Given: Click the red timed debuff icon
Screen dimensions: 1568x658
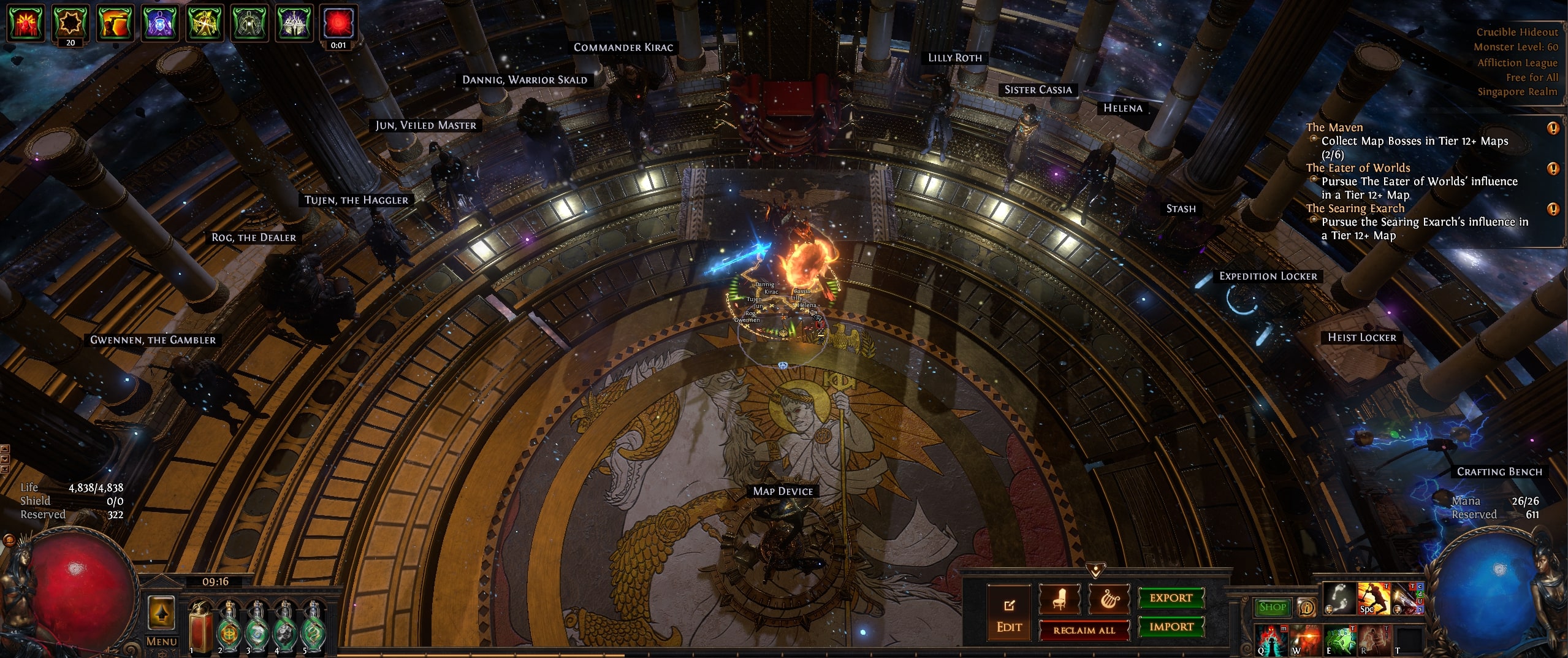Looking at the screenshot, I should coord(338,23).
